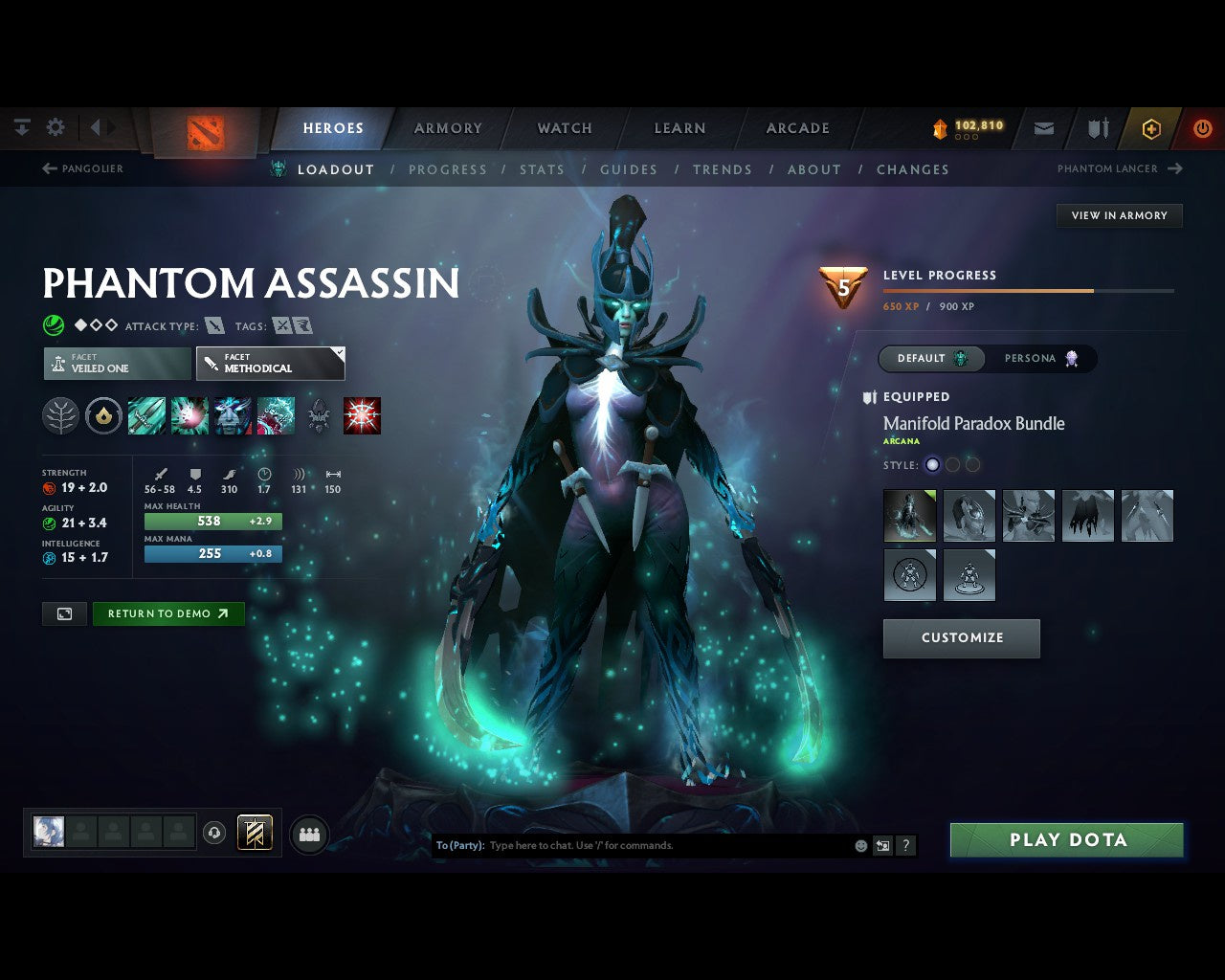Open View in Armory
The image size is (1225, 980).
point(1119,215)
